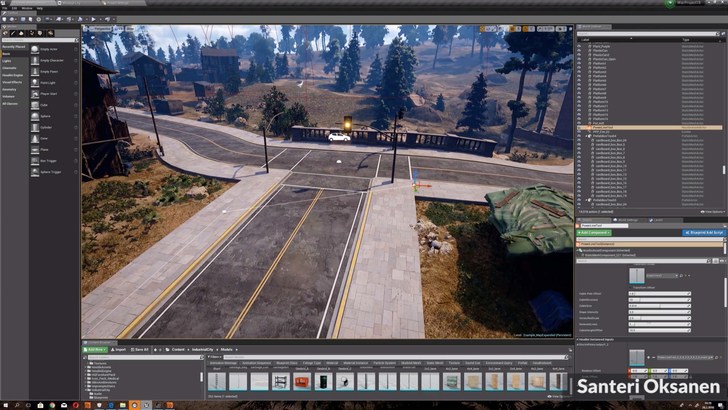The height and width of the screenshot is (410, 728).
Task: Open the Geometry placement category
Action: point(10,88)
